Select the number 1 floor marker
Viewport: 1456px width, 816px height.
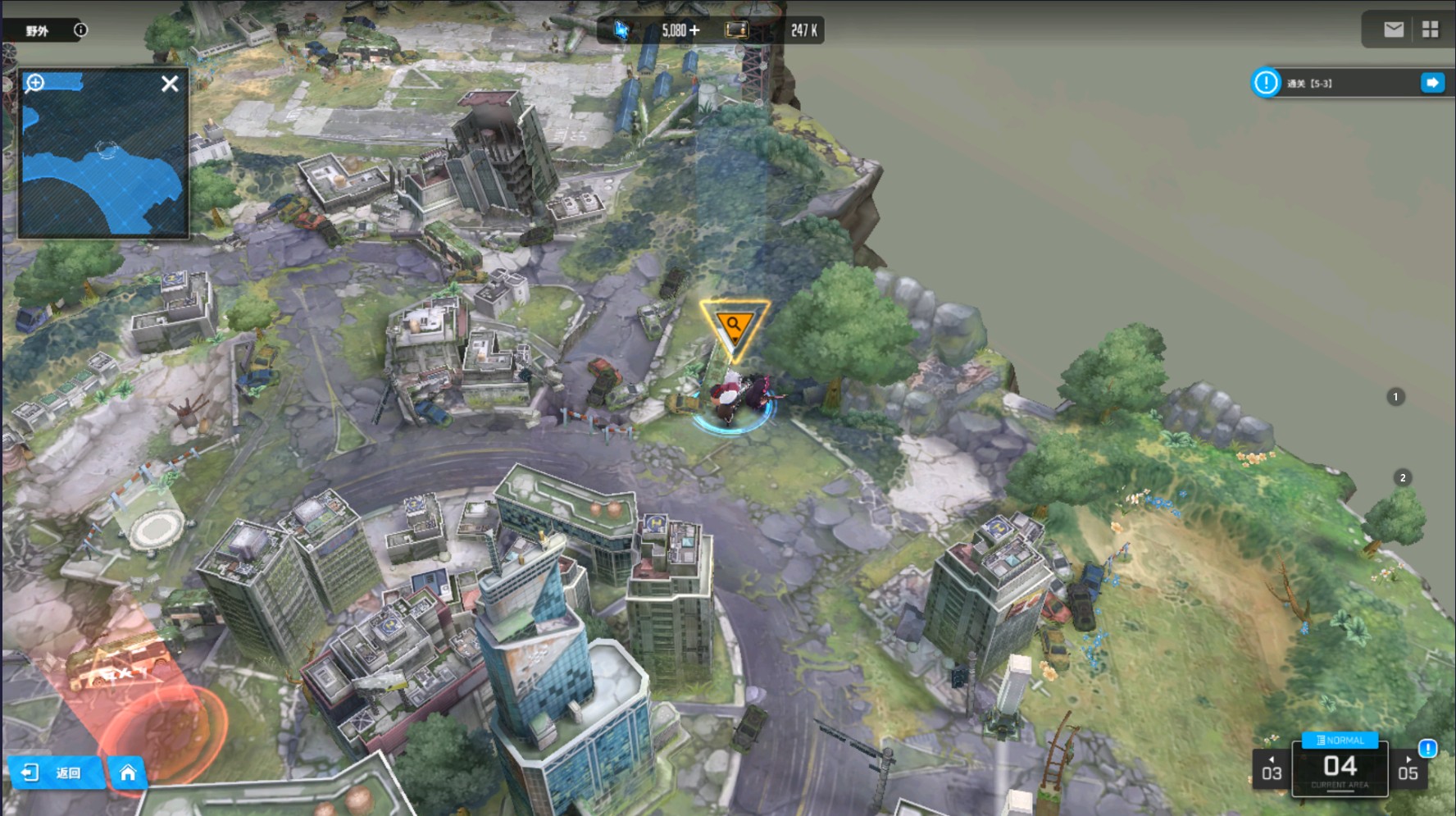tap(1395, 397)
